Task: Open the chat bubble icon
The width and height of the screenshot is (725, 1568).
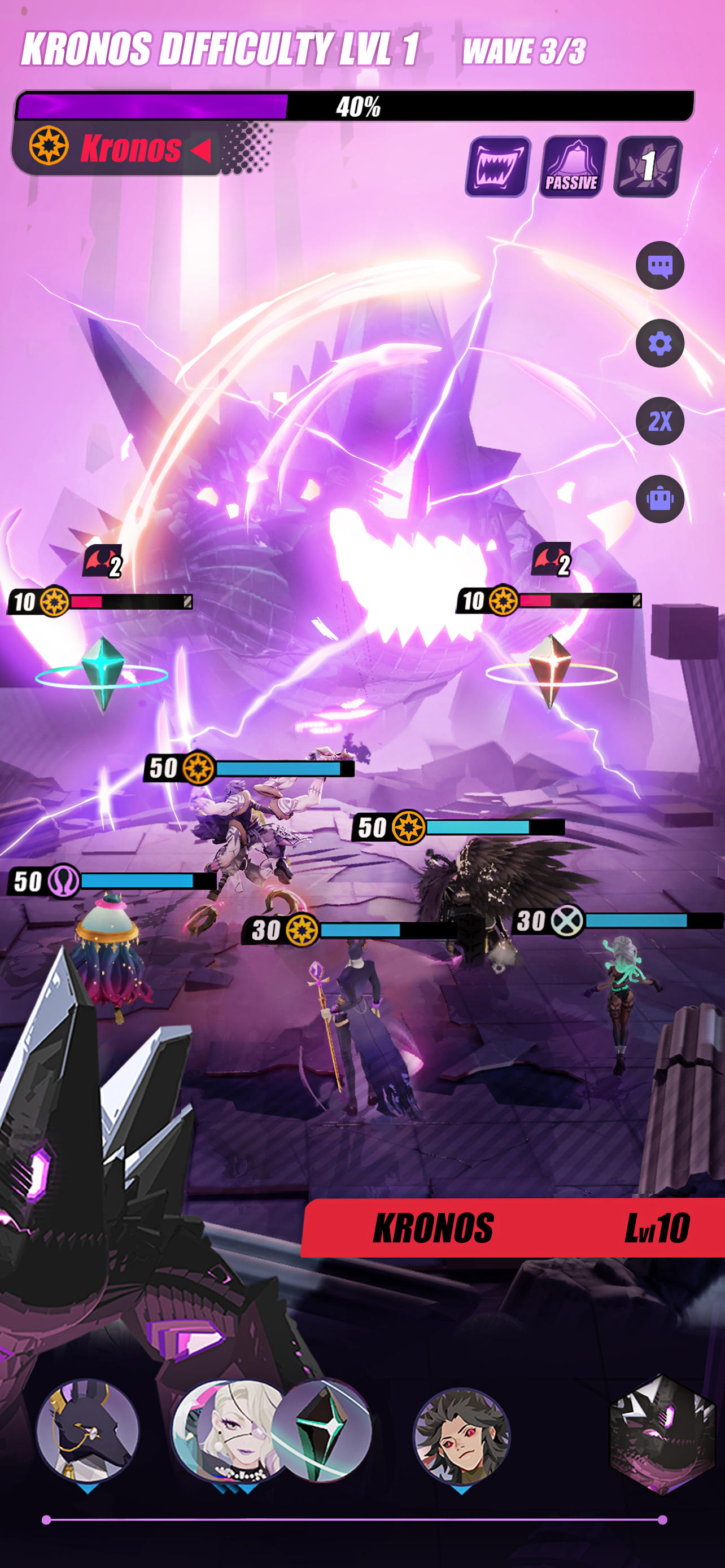Action: point(660,266)
